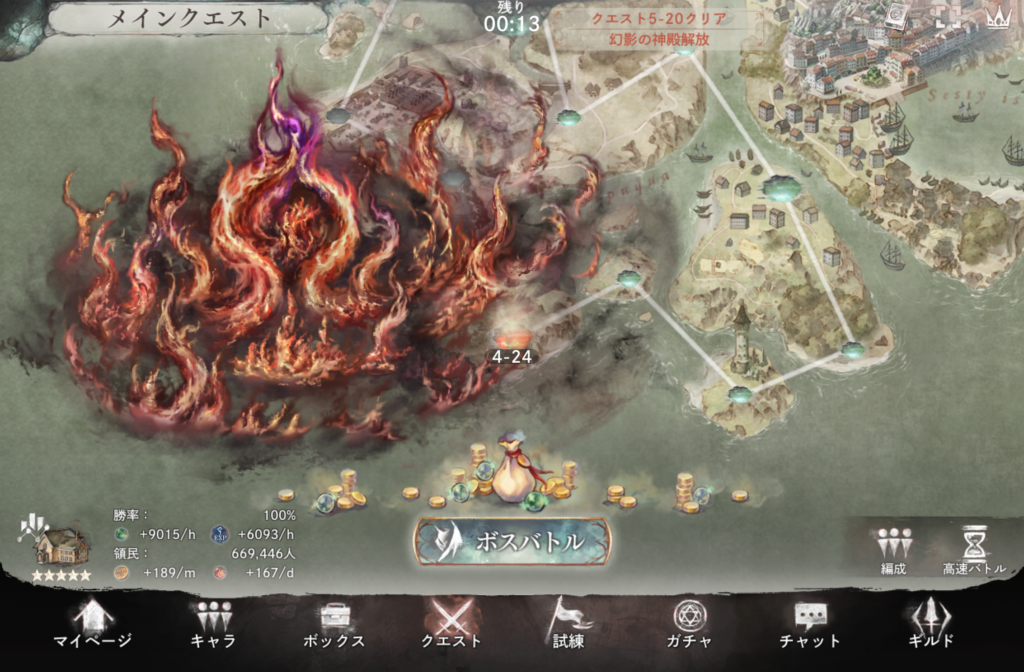
Task: Open the マイページ home tab
Action: coord(92,624)
